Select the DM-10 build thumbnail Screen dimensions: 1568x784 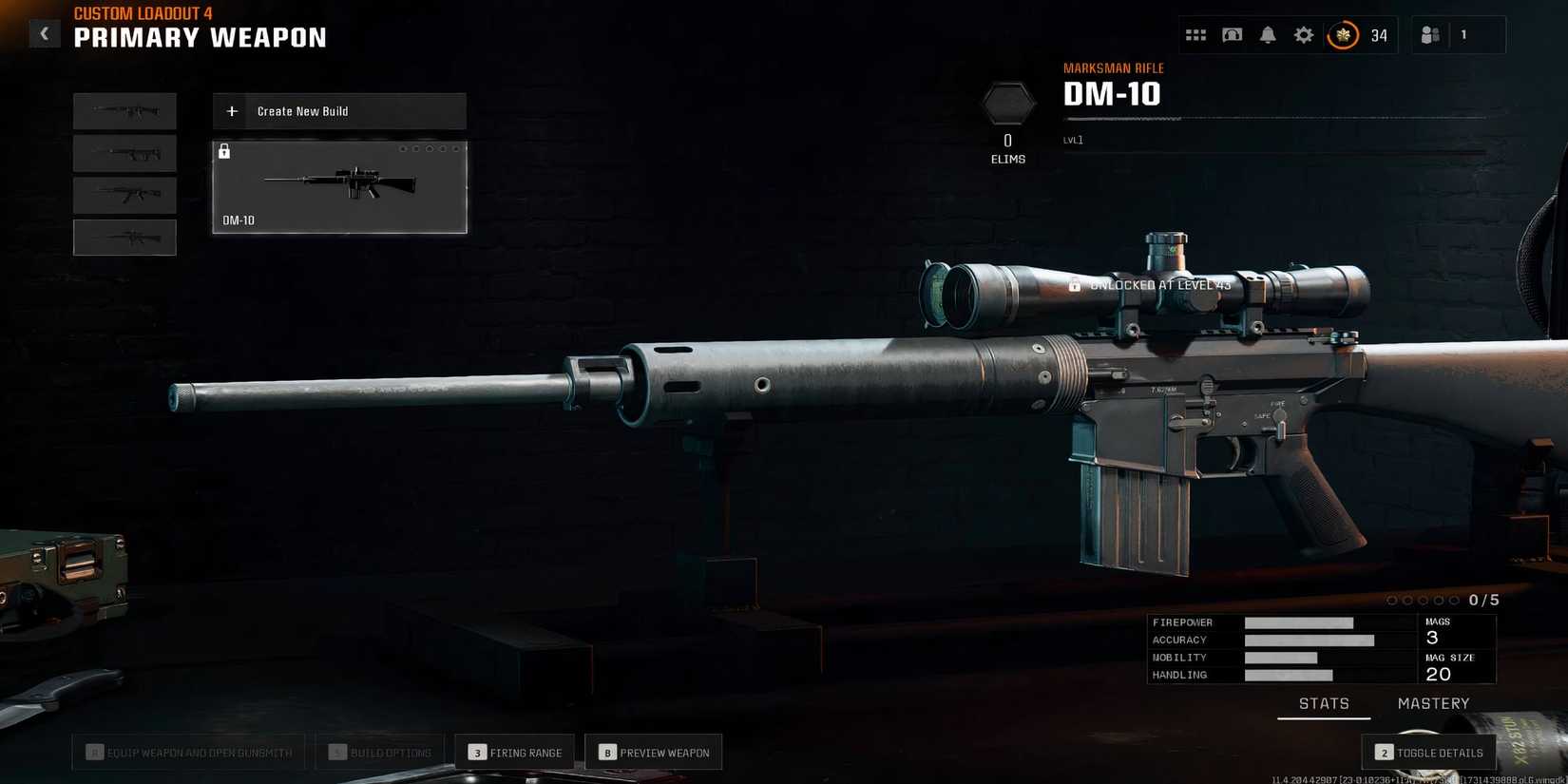(x=339, y=187)
